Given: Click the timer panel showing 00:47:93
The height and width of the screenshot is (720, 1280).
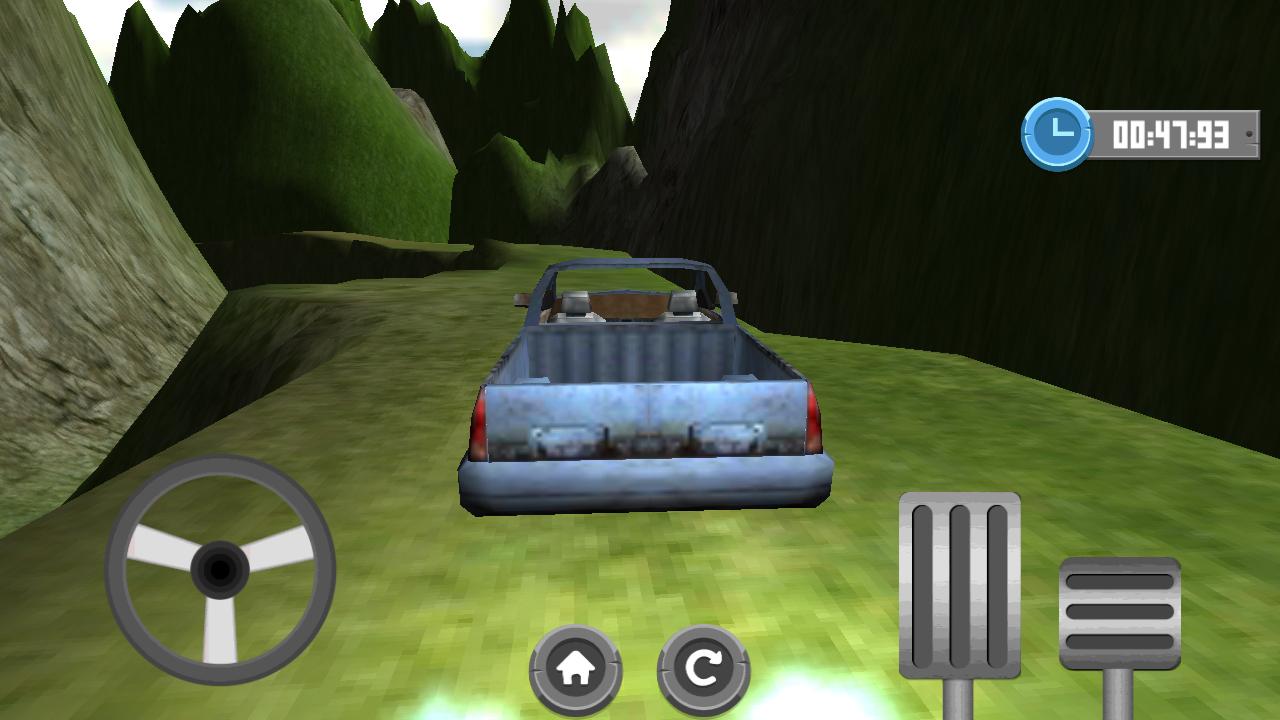Looking at the screenshot, I should pyautogui.click(x=1172, y=135).
